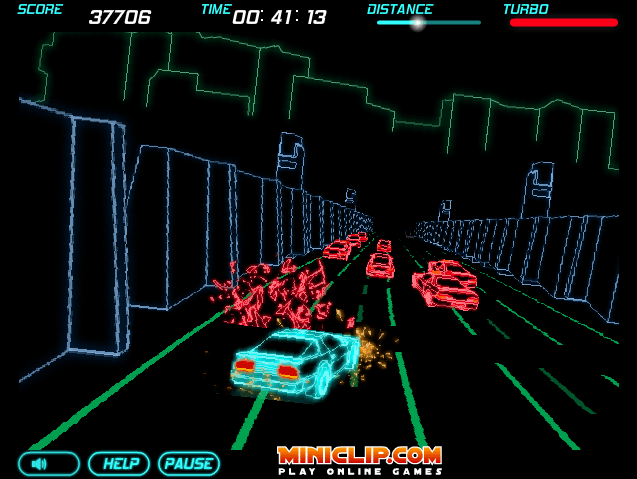Image resolution: width=637 pixels, height=479 pixels.
Task: Open the Help screen
Action: [x=119, y=464]
